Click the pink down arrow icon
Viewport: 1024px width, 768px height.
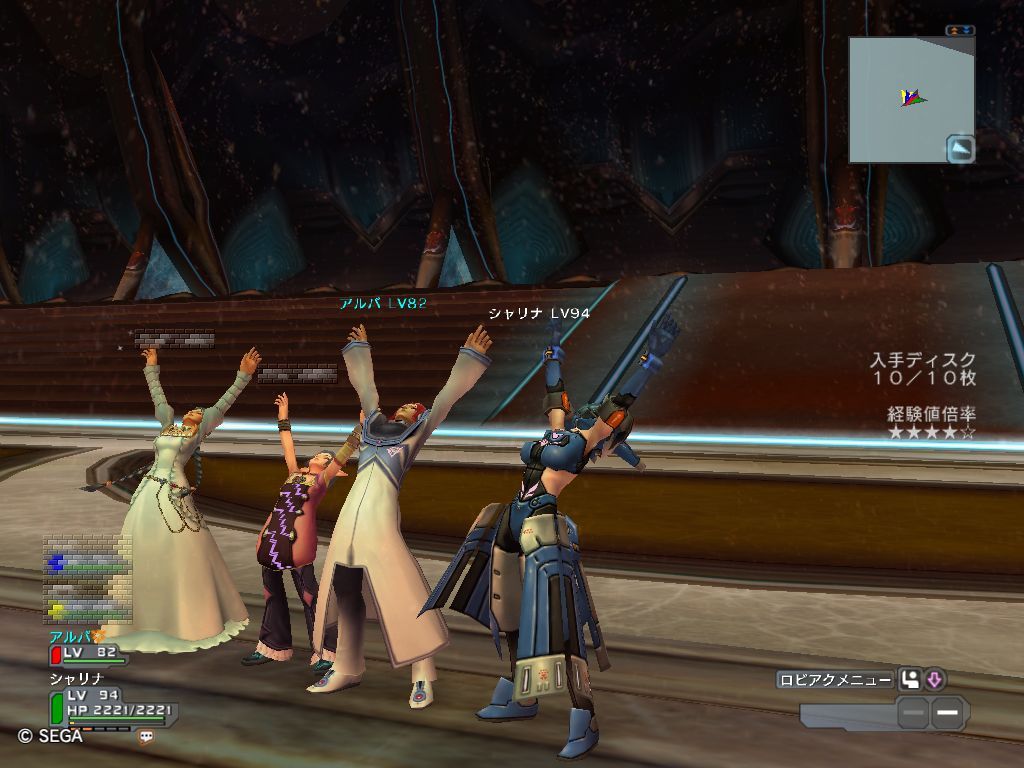tap(935, 680)
